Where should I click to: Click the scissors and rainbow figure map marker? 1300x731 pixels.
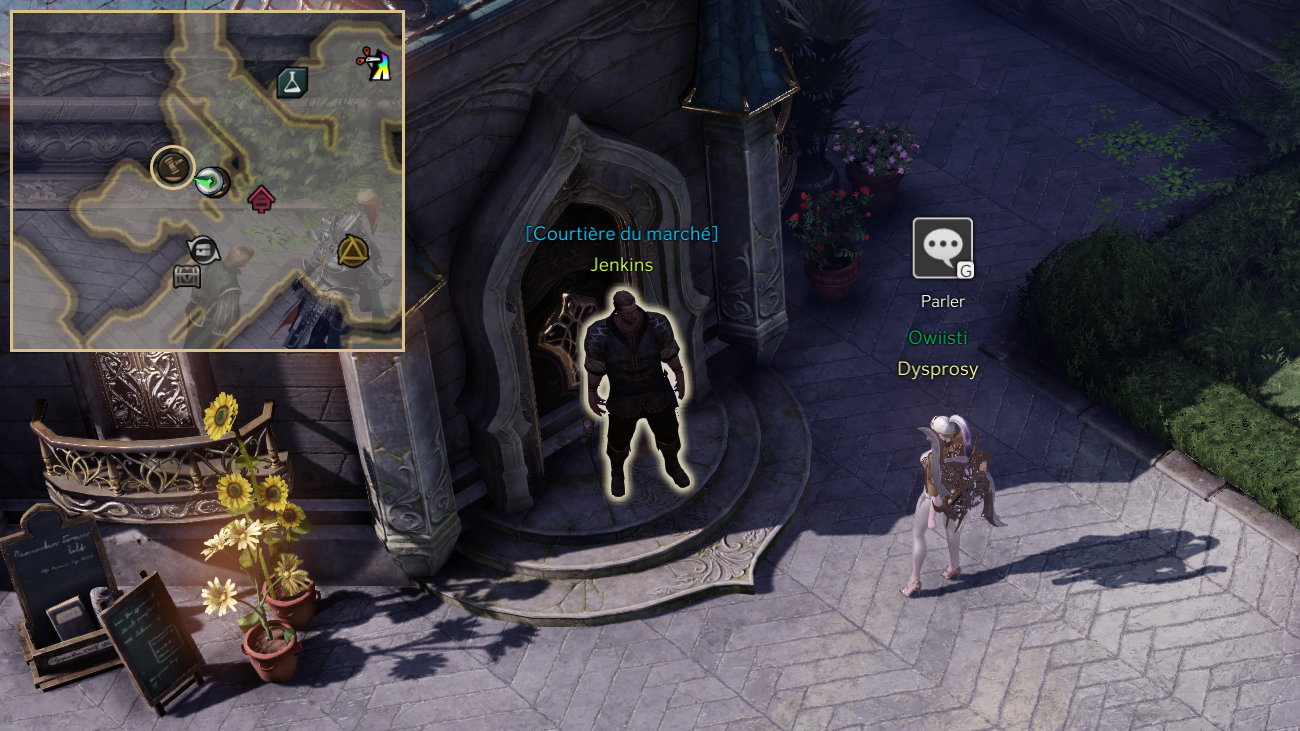pos(374,64)
